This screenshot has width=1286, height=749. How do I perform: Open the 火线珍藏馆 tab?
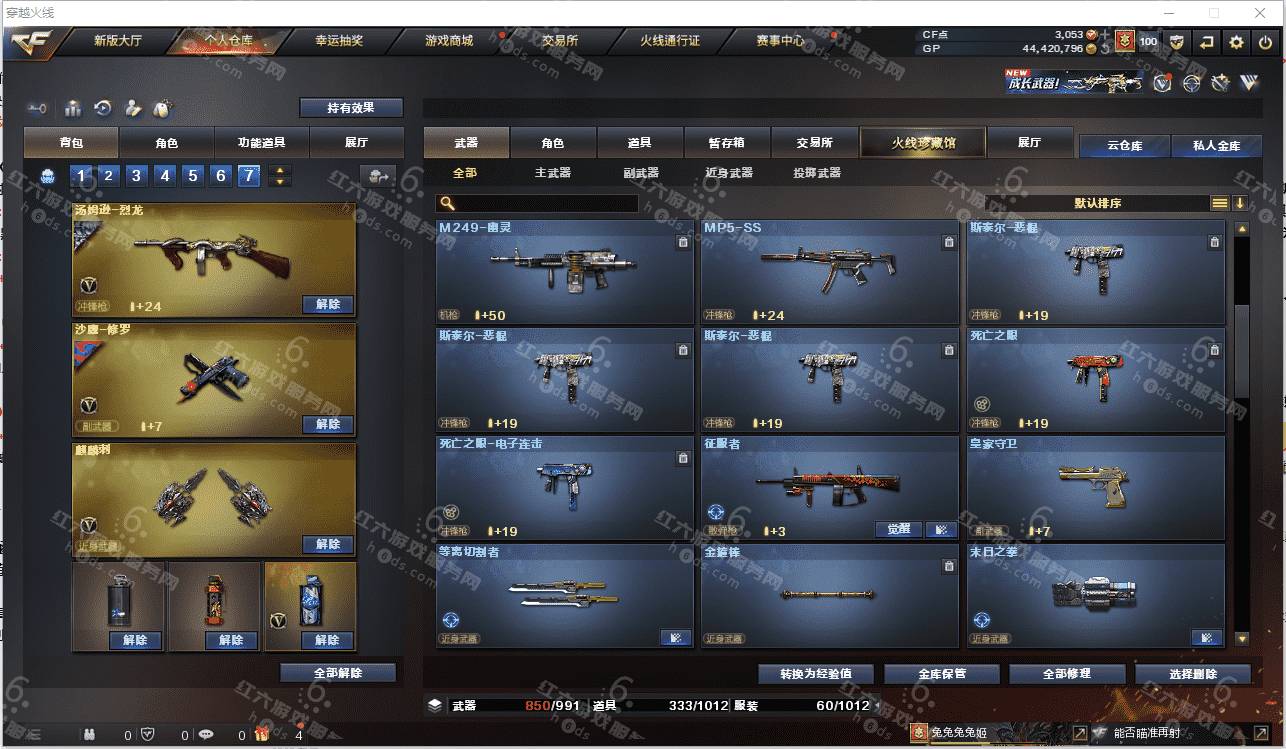(923, 143)
